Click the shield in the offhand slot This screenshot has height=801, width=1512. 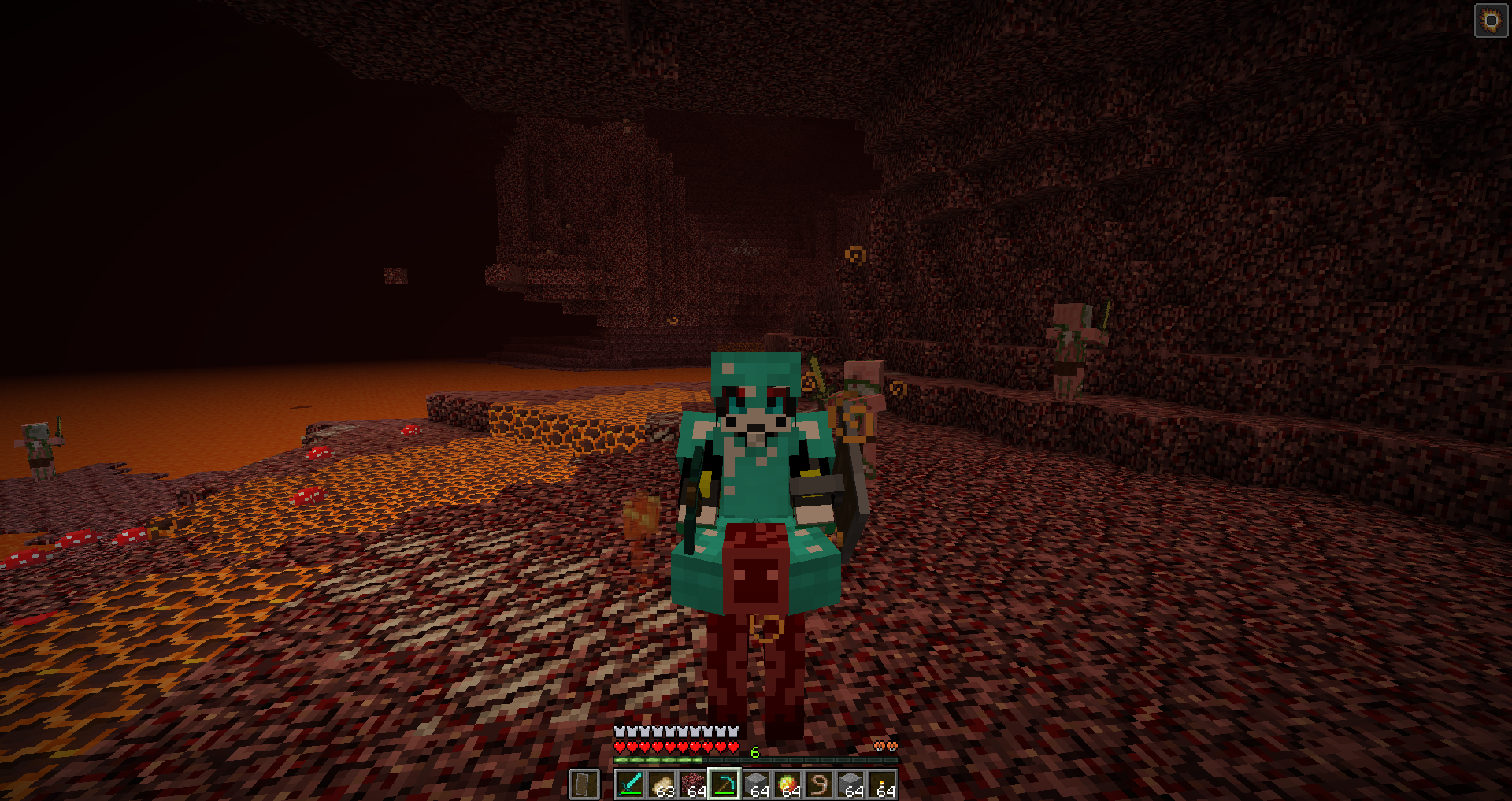click(x=584, y=785)
